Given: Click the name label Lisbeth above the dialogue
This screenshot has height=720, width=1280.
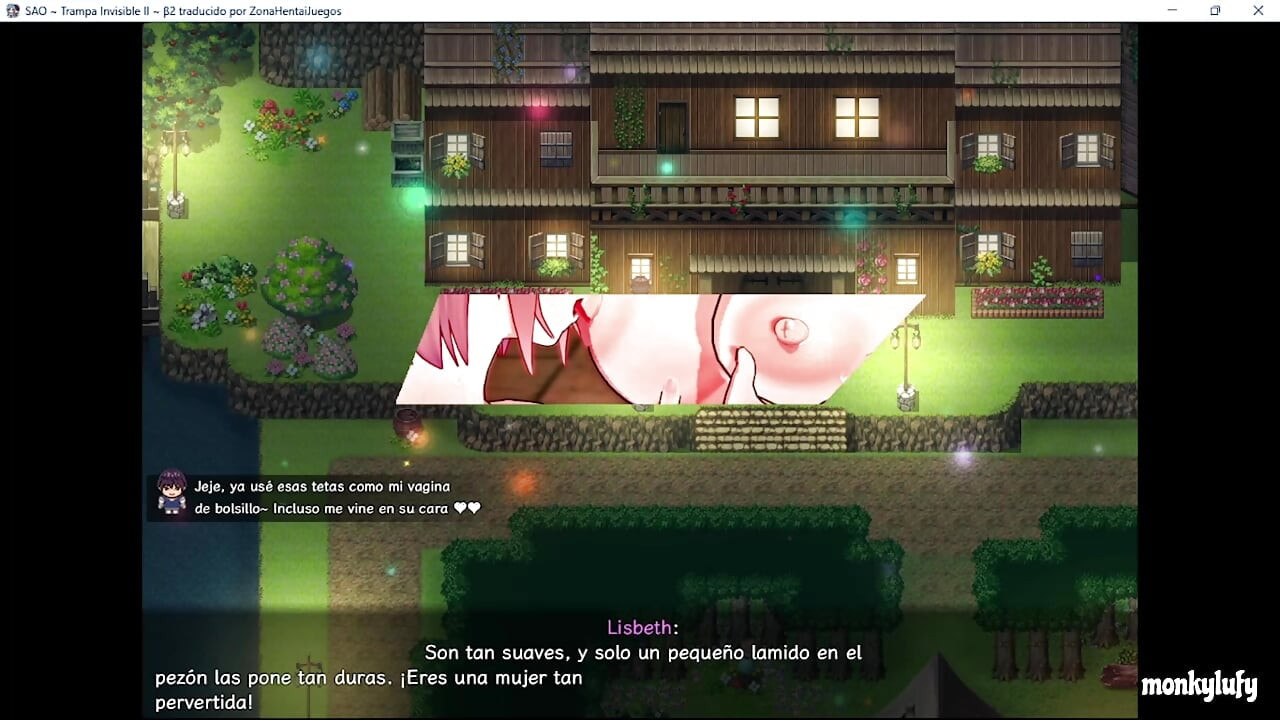Looking at the screenshot, I should point(640,627).
